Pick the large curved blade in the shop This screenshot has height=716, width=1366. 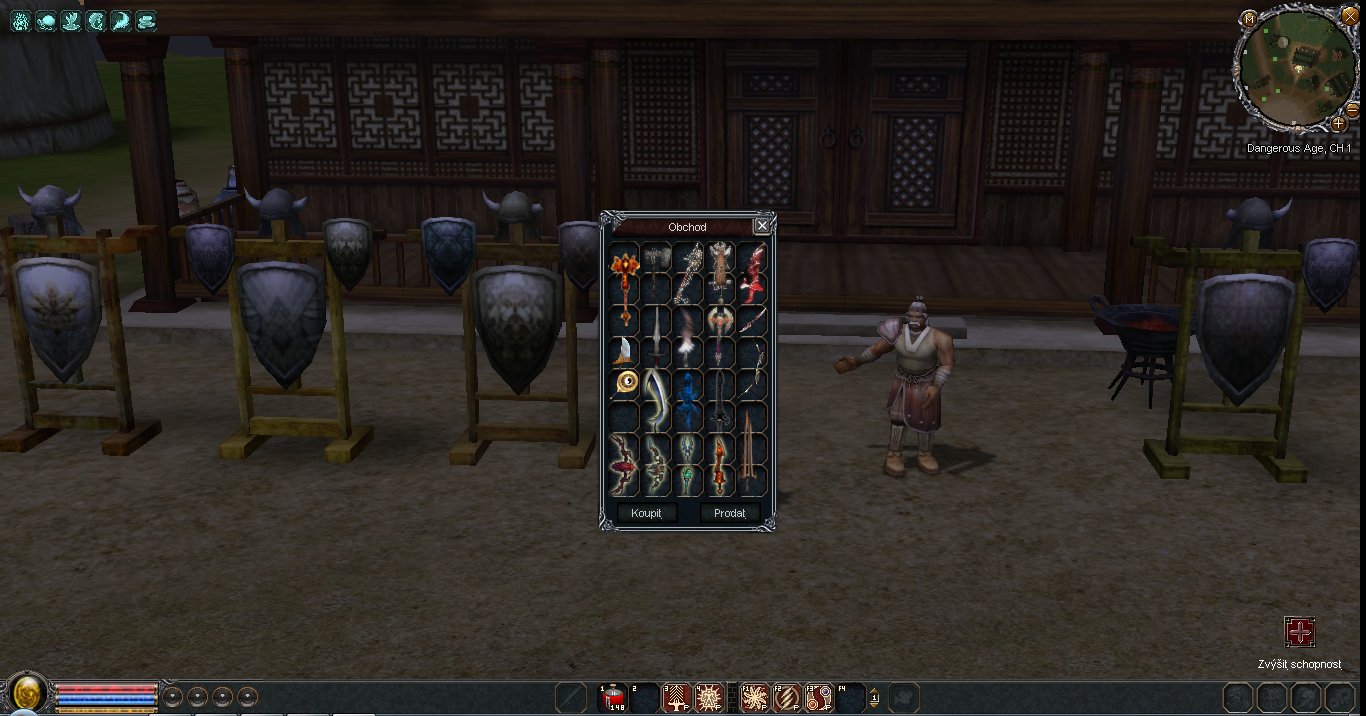click(656, 398)
